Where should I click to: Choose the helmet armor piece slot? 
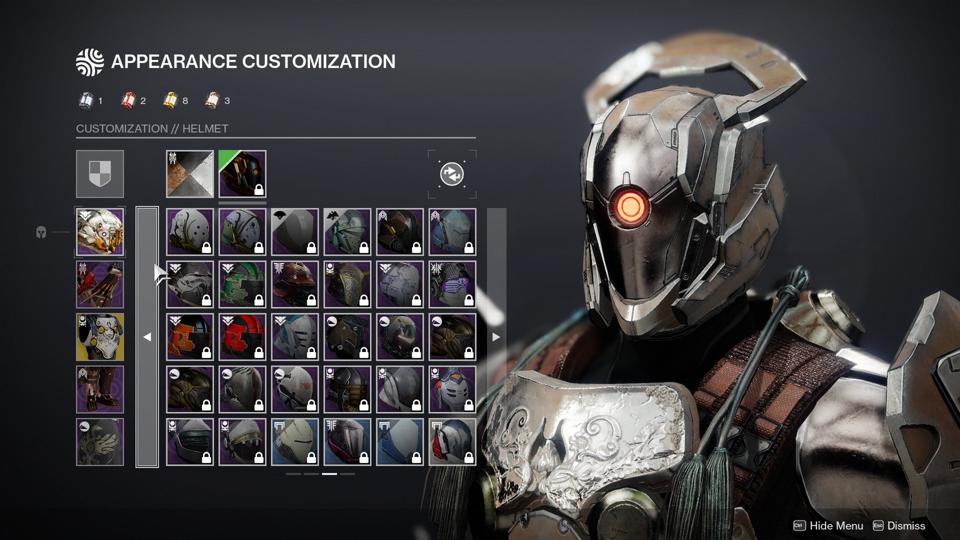[100, 232]
